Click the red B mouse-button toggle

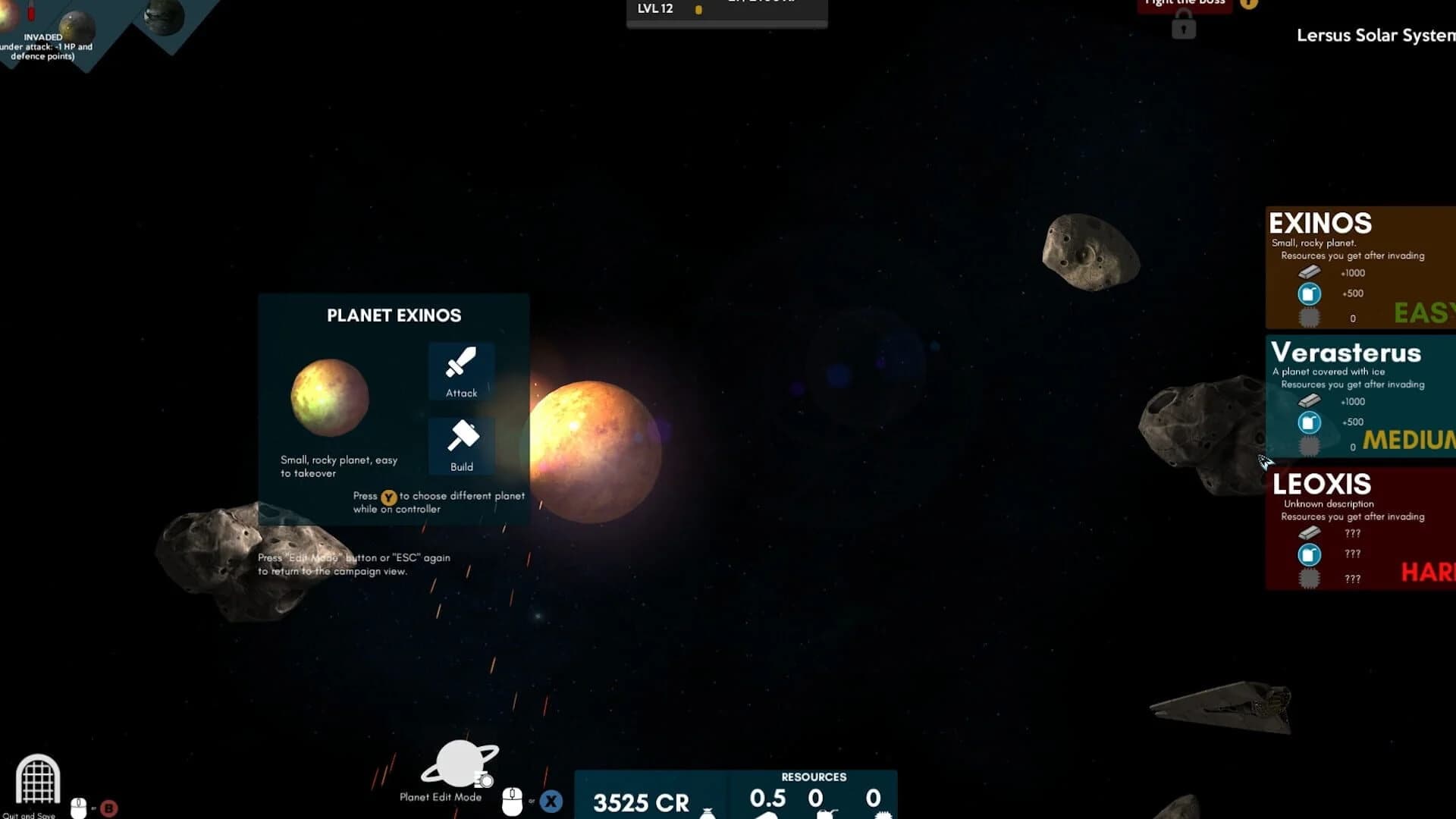(x=110, y=806)
